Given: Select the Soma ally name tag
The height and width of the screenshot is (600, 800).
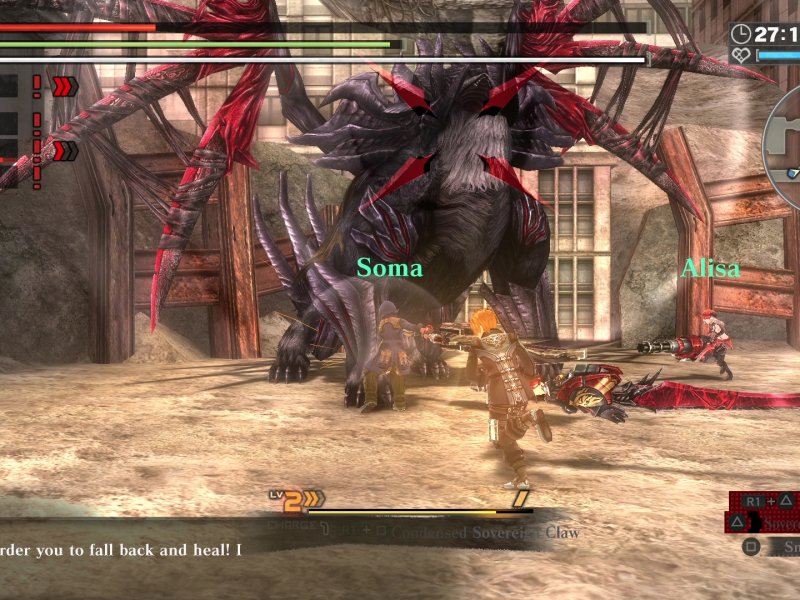Looking at the screenshot, I should 389,269.
